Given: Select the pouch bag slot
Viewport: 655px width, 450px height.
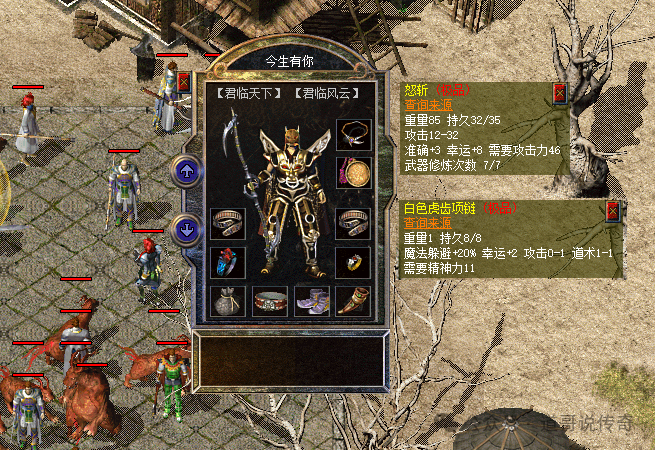Looking at the screenshot, I should pyautogui.click(x=227, y=300).
